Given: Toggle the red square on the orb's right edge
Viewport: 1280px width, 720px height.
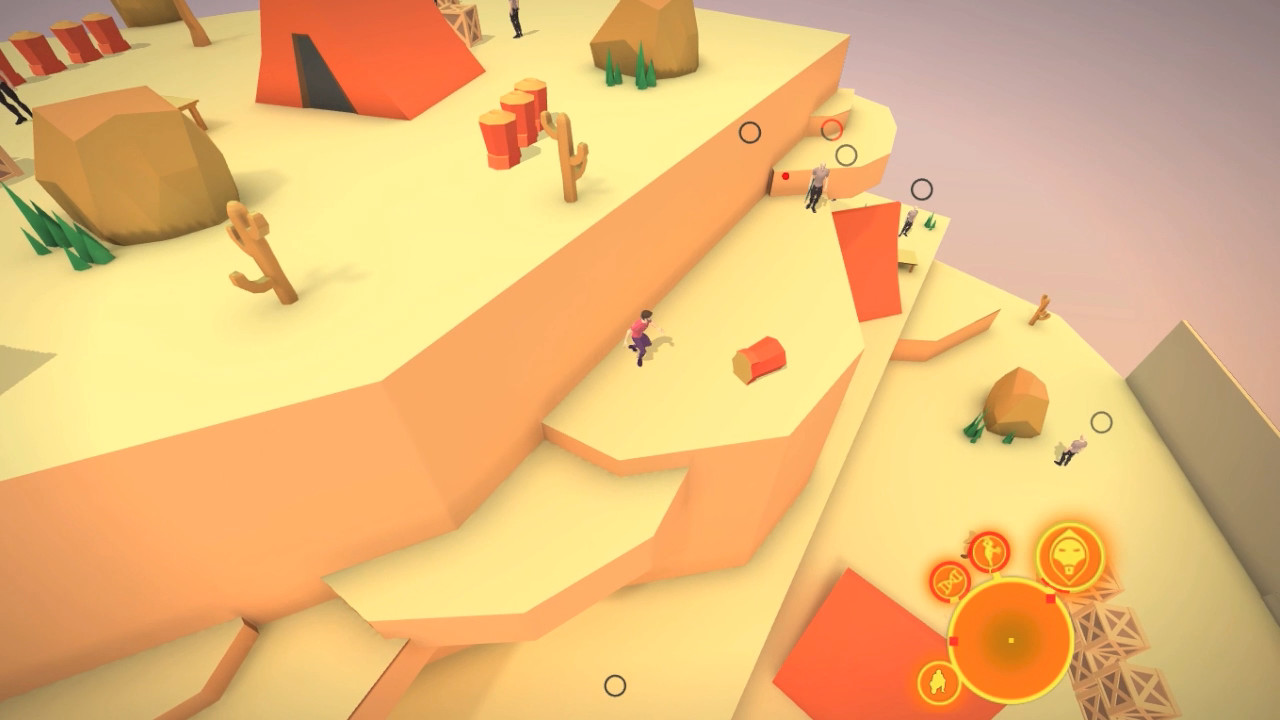Looking at the screenshot, I should click(1049, 599).
